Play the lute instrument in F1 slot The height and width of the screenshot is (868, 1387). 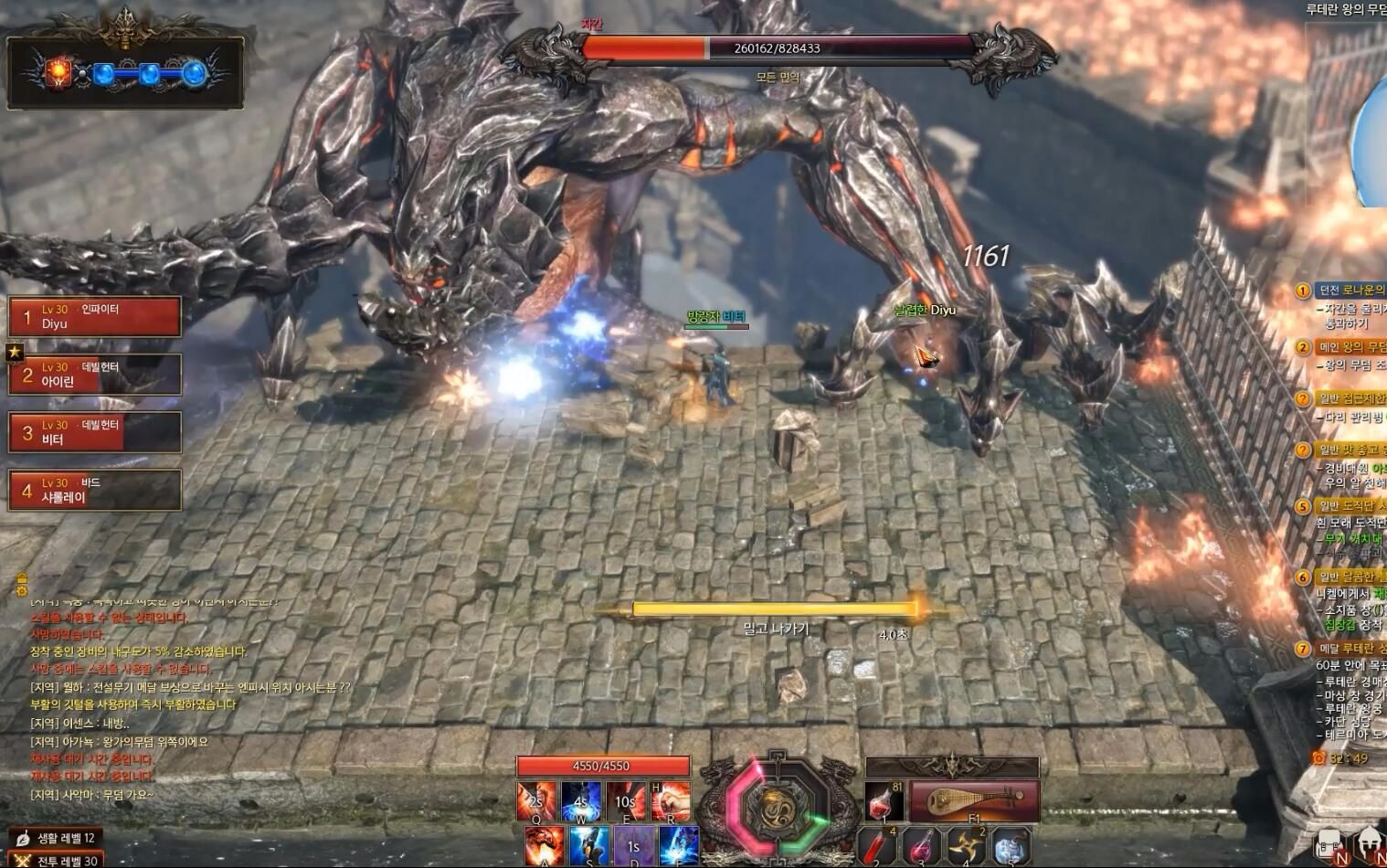tap(974, 801)
